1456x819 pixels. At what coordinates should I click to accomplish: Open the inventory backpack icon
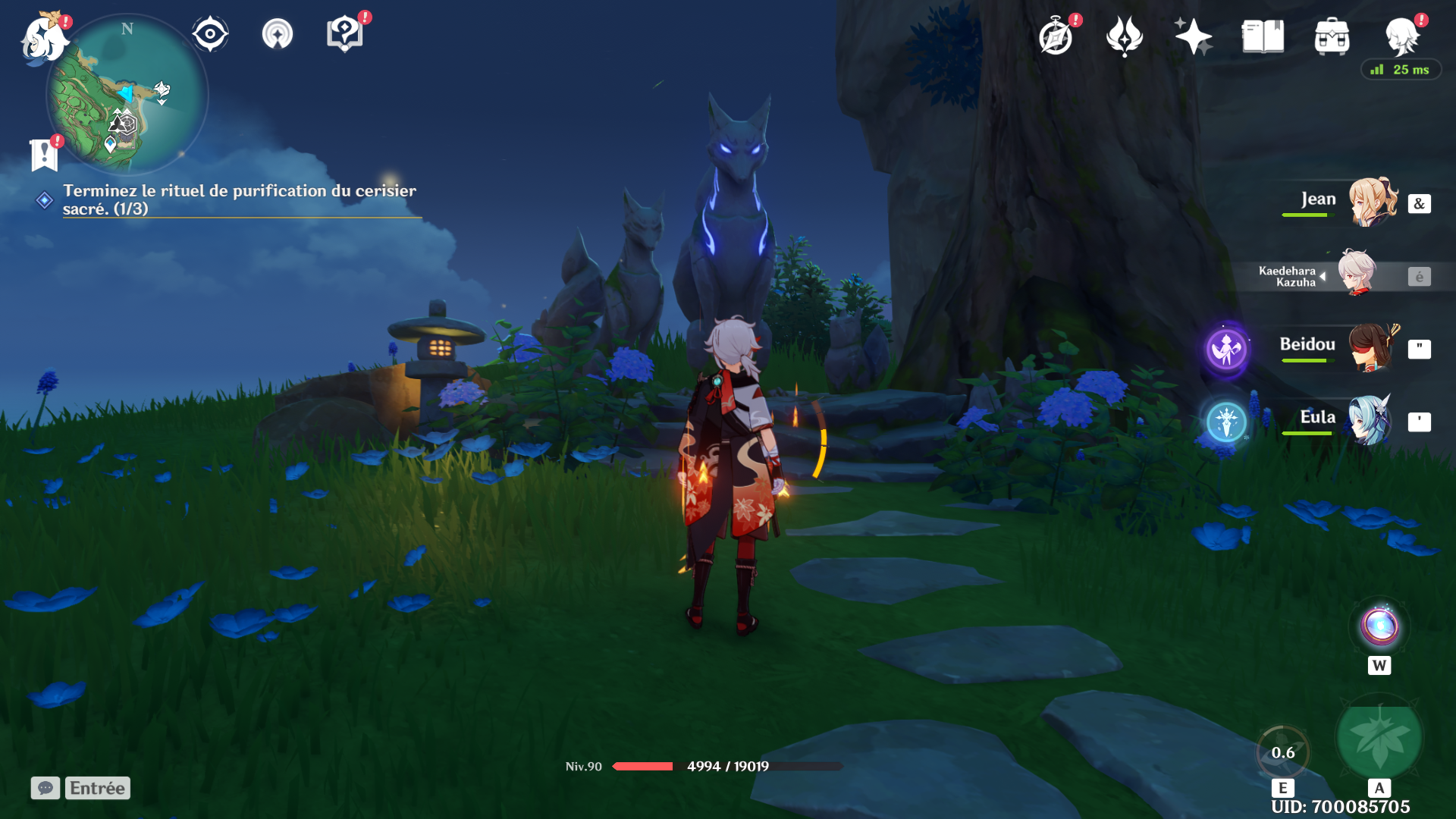(1332, 36)
